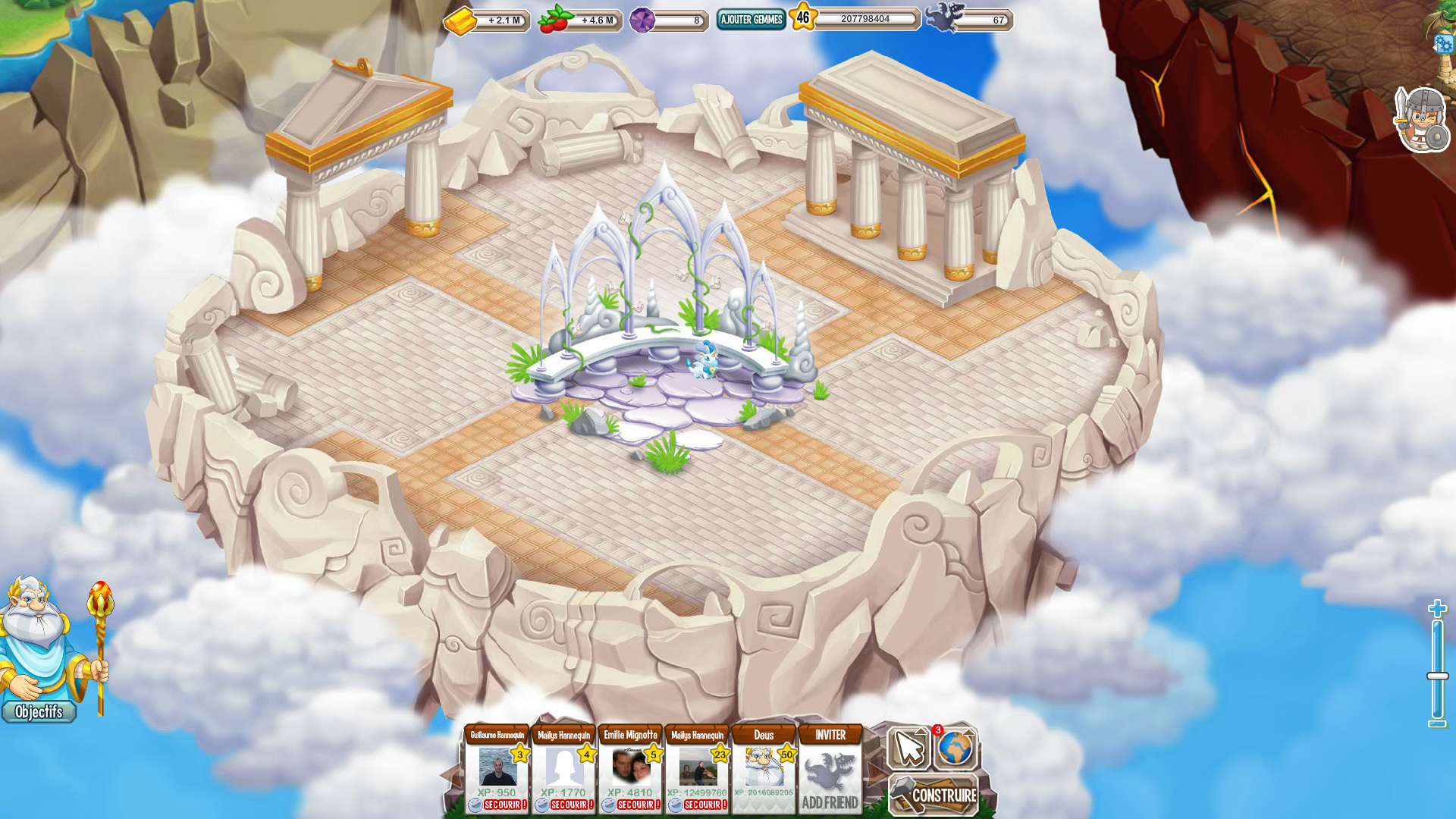
Task: Click the dragon count icon
Action: click(x=943, y=17)
